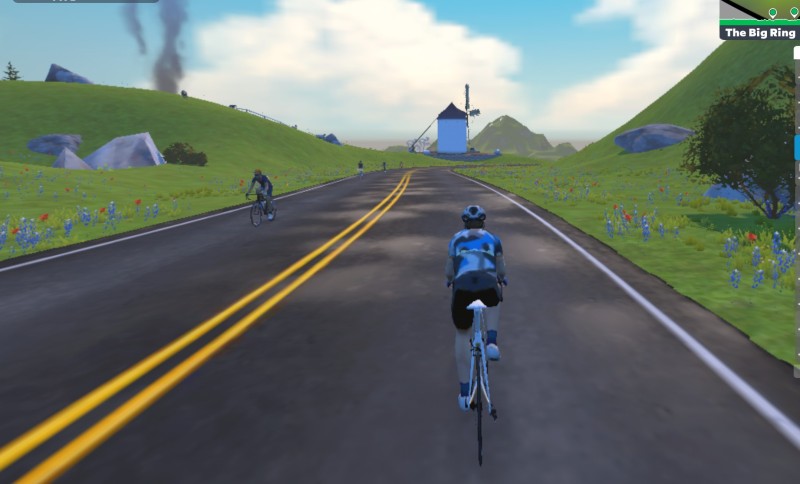800x484 pixels.
Task: Click the route minimap above The Big Ring
Action: pos(760,10)
